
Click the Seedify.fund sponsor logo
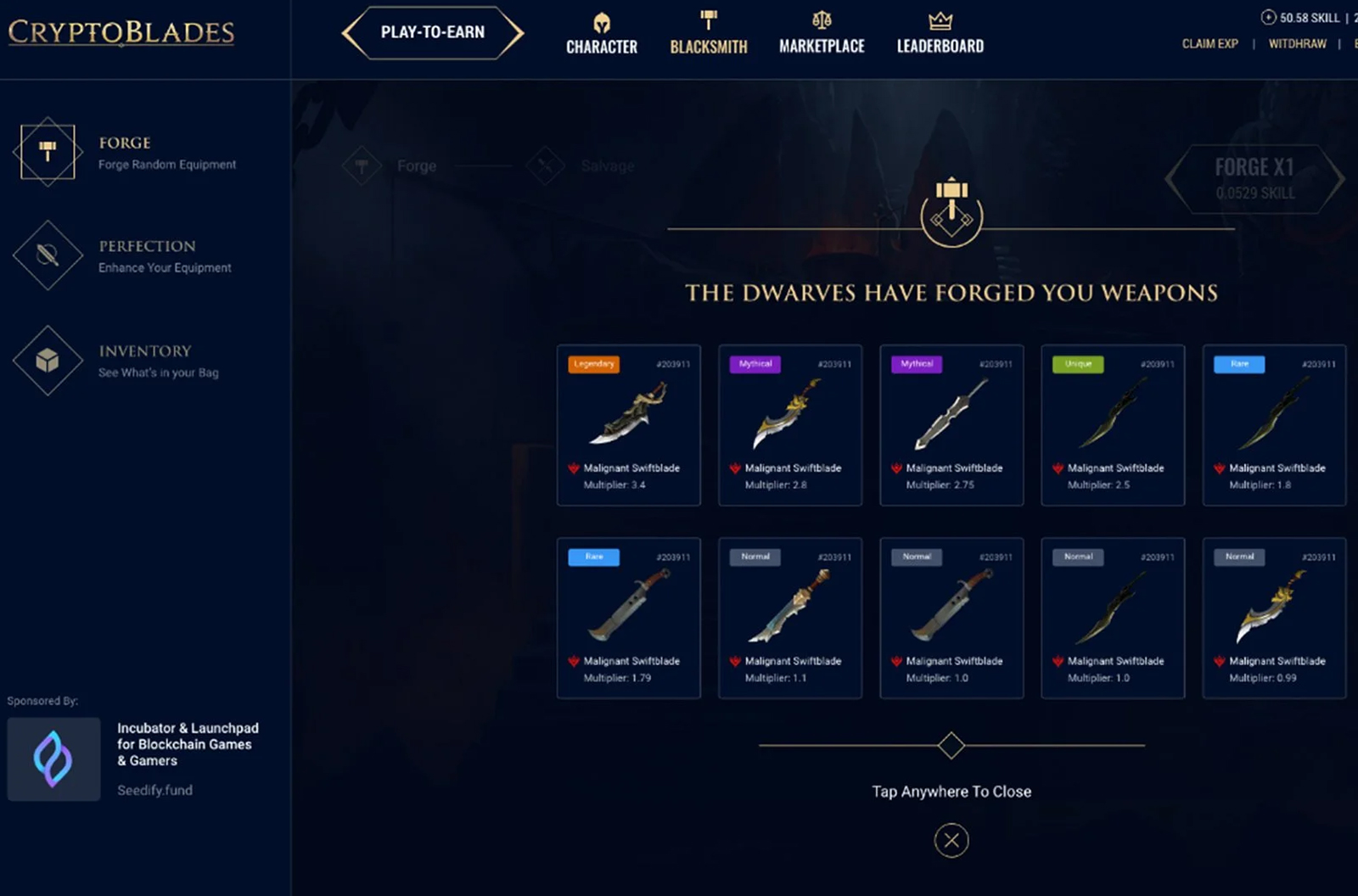tap(53, 758)
